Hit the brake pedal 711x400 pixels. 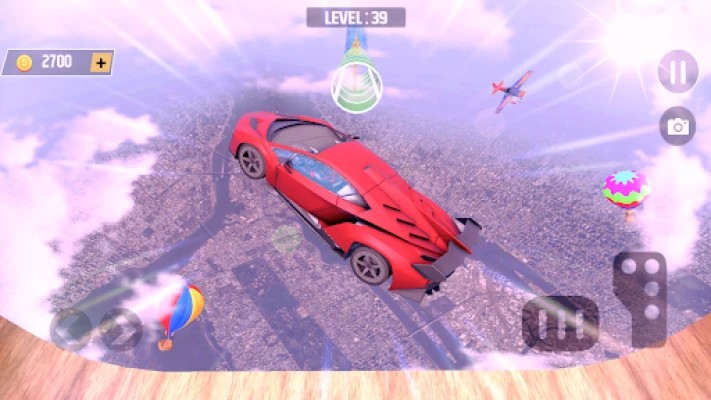click(559, 324)
